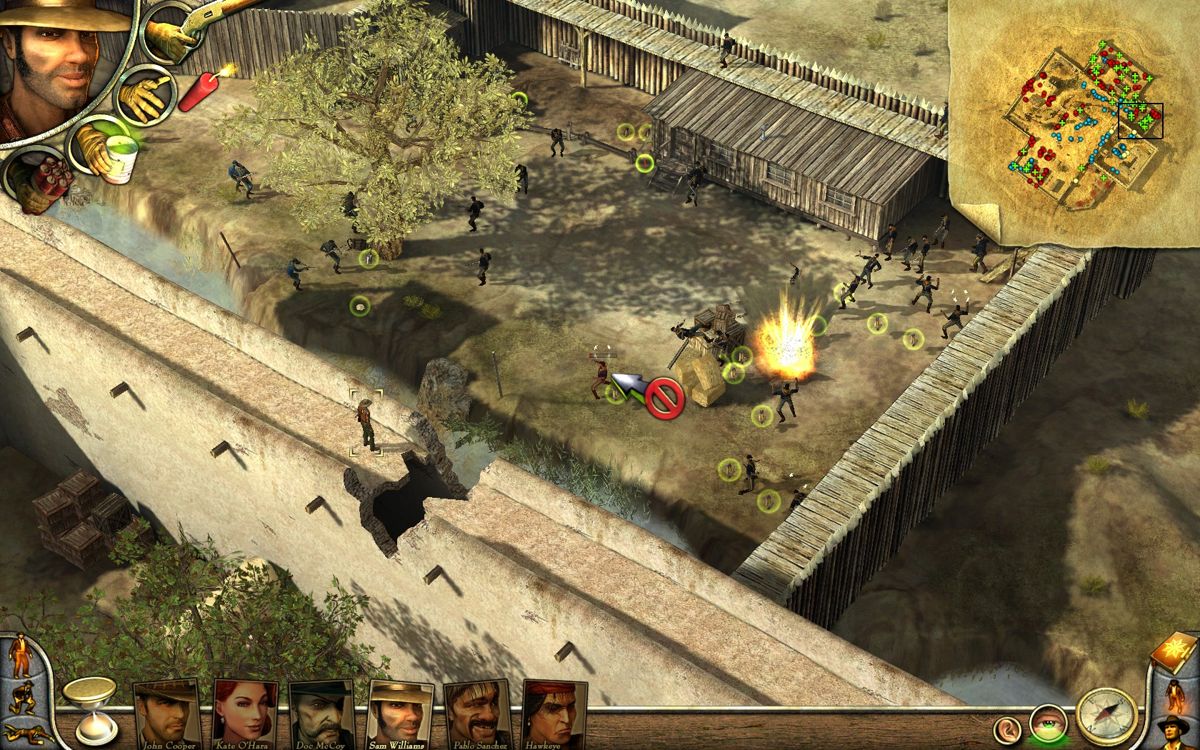Pick Pablo Sanchez from the roster
Viewport: 1200px width, 750px height.
point(477,713)
